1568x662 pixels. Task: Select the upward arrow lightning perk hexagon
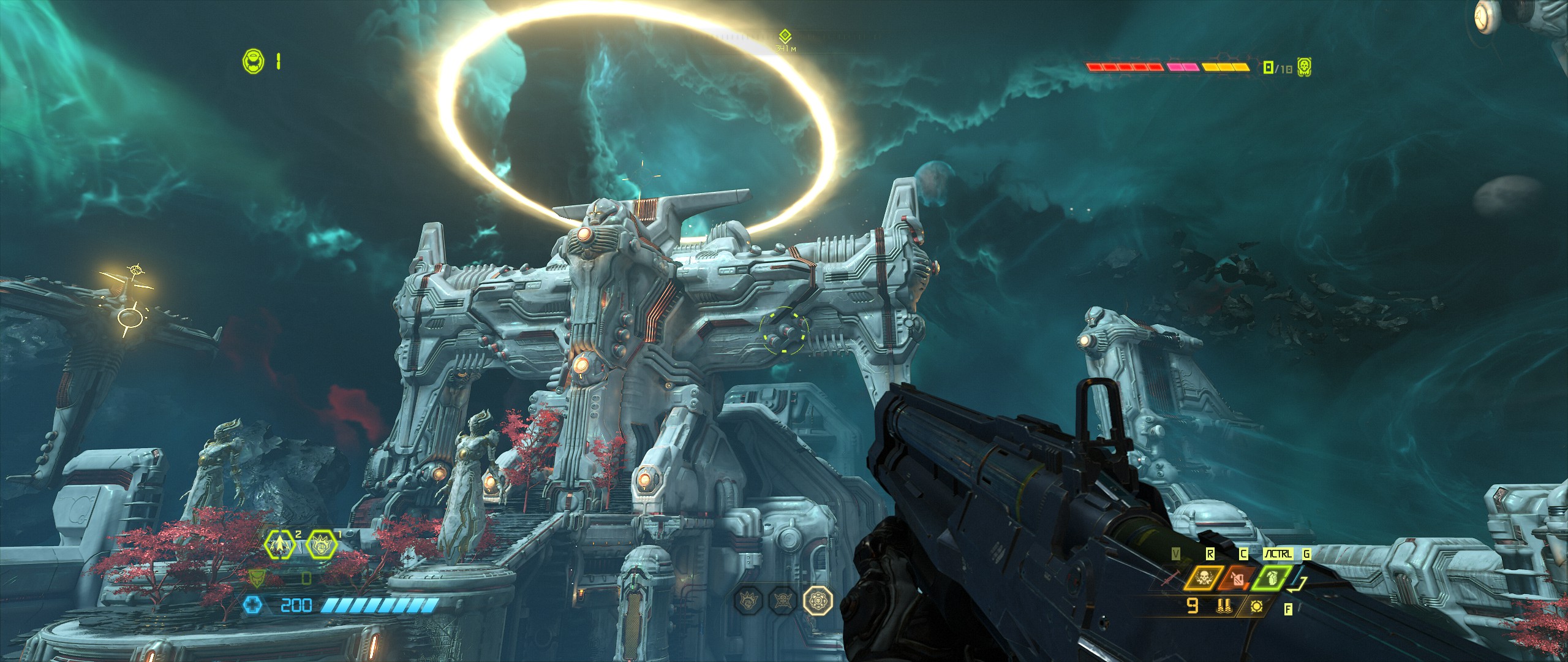(x=279, y=544)
